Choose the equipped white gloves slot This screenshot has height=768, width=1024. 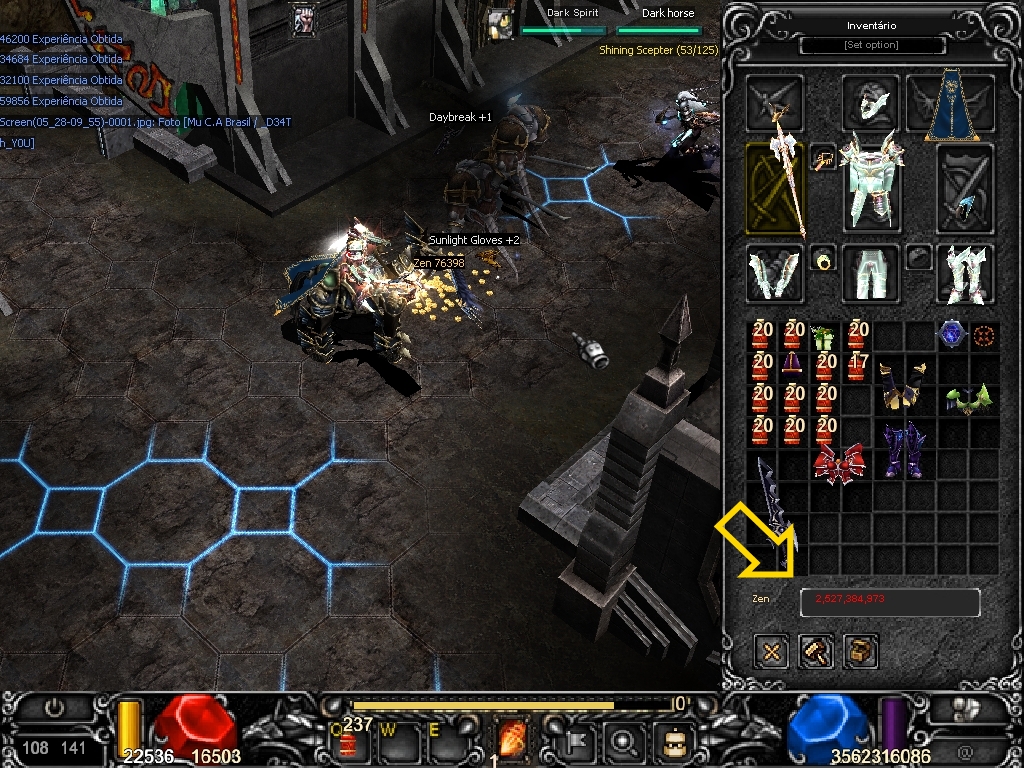(774, 273)
